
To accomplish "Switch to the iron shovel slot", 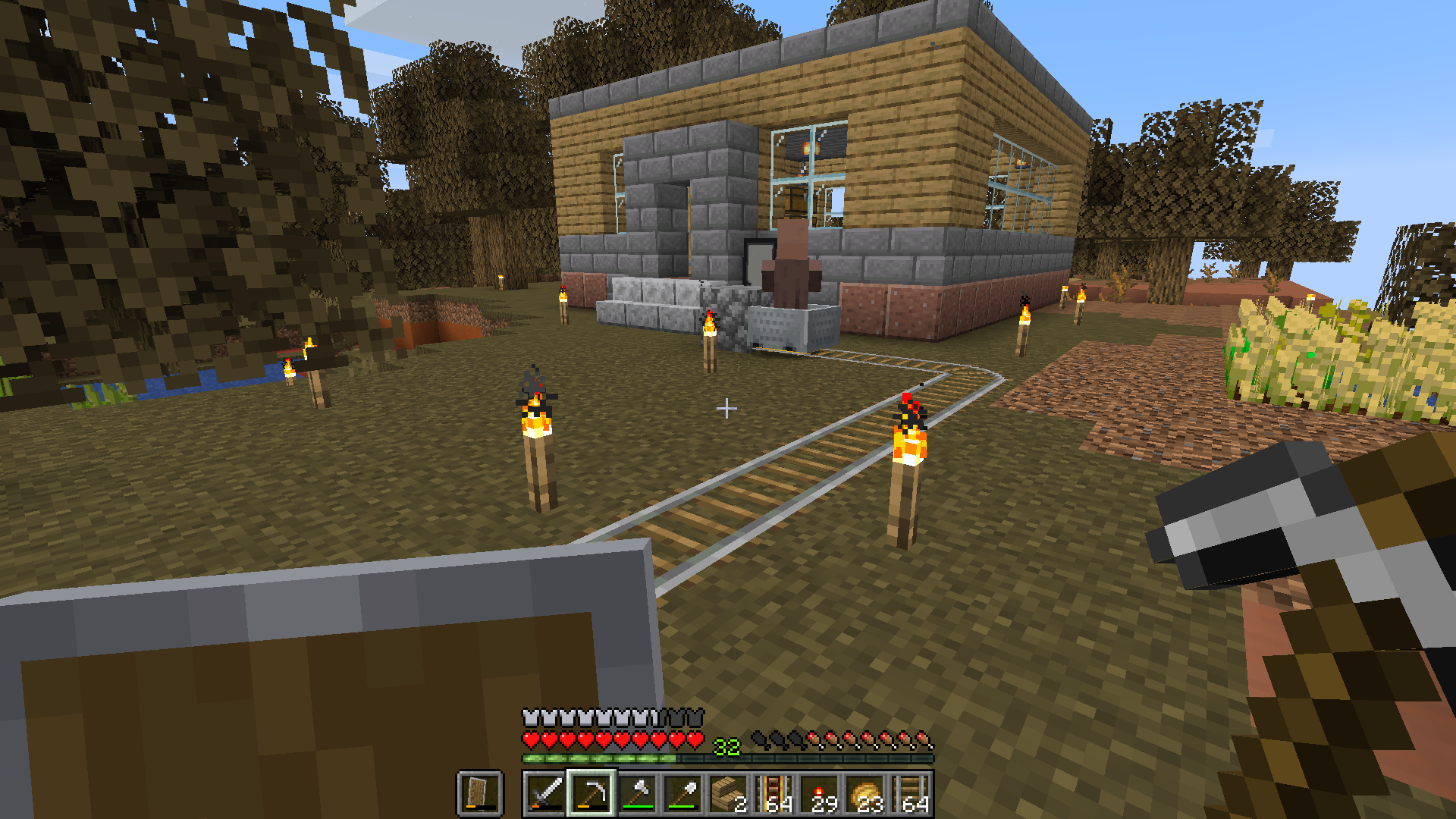I will [682, 794].
